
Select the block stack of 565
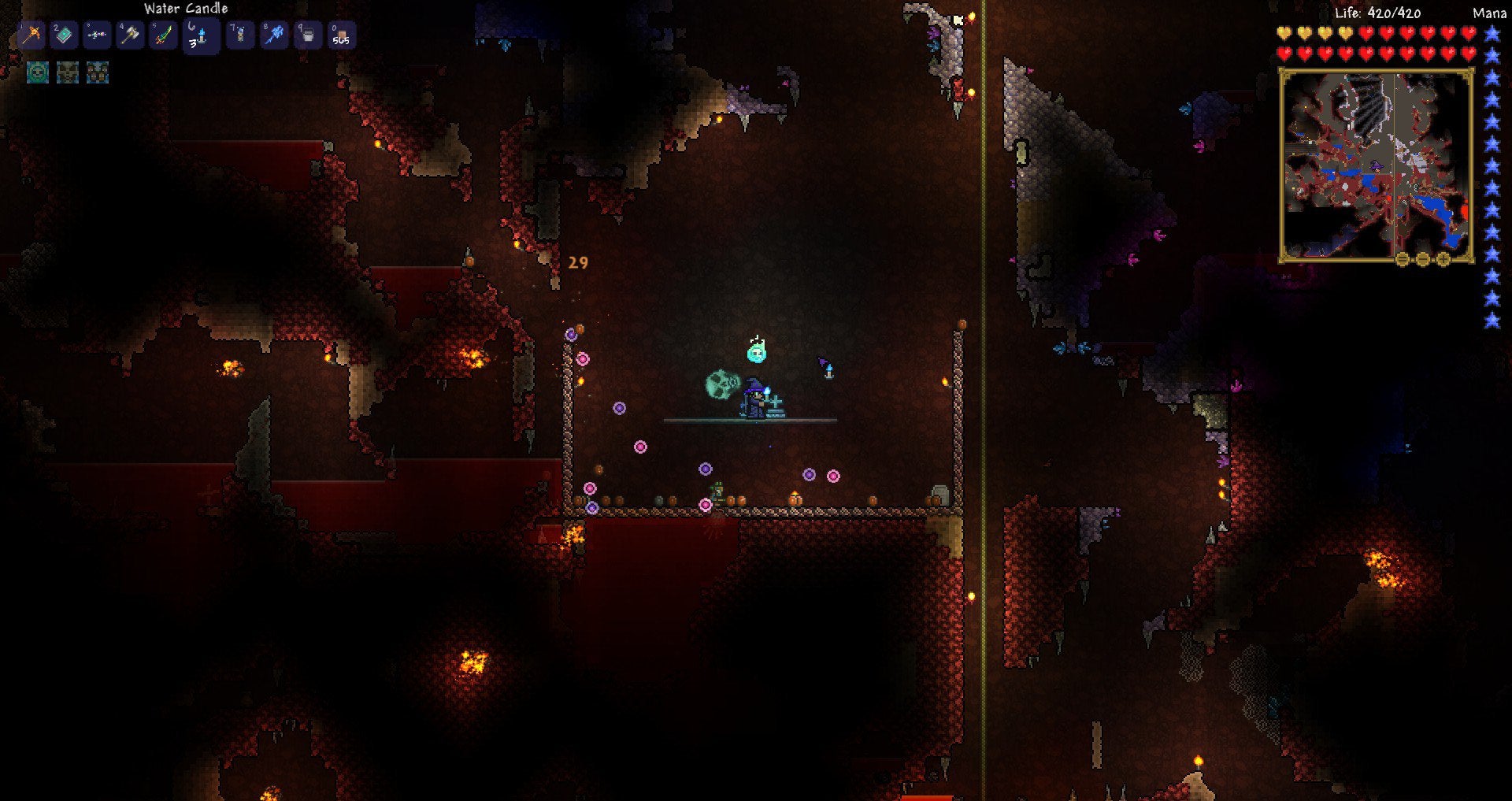340,35
